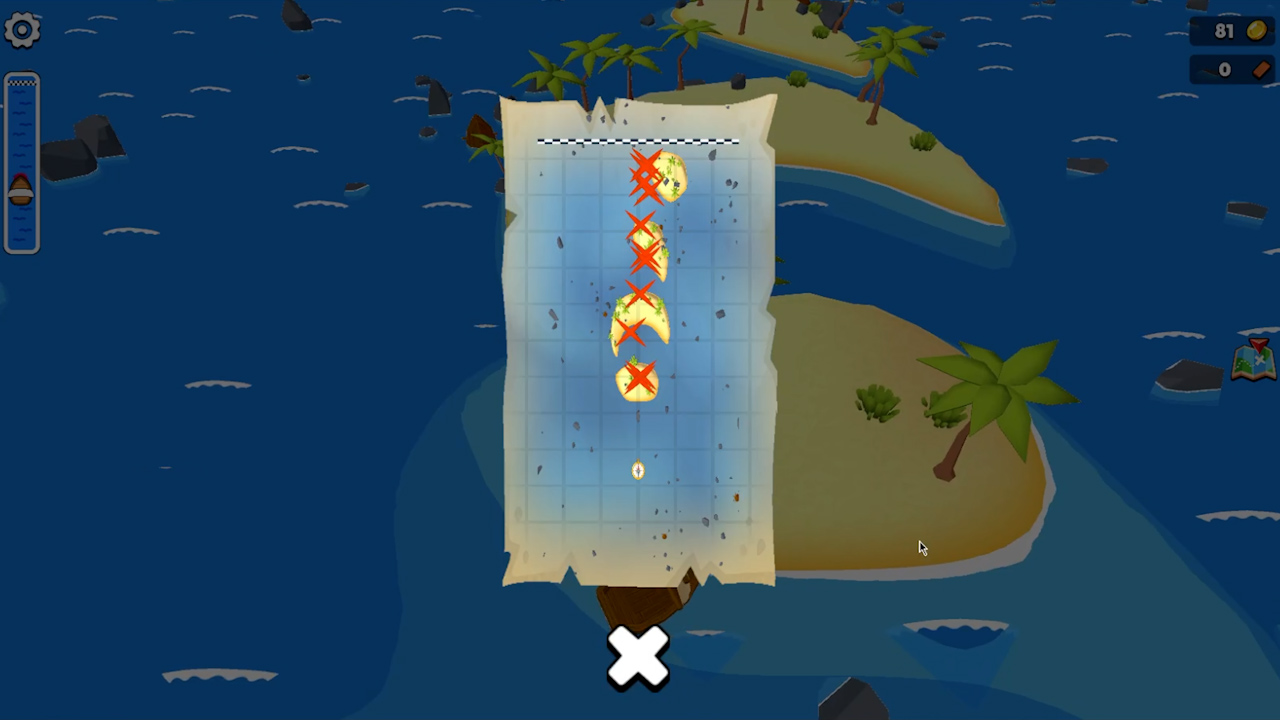Screen dimensions: 1280x720
Task: Open the settings gear menu
Action: (x=22, y=30)
